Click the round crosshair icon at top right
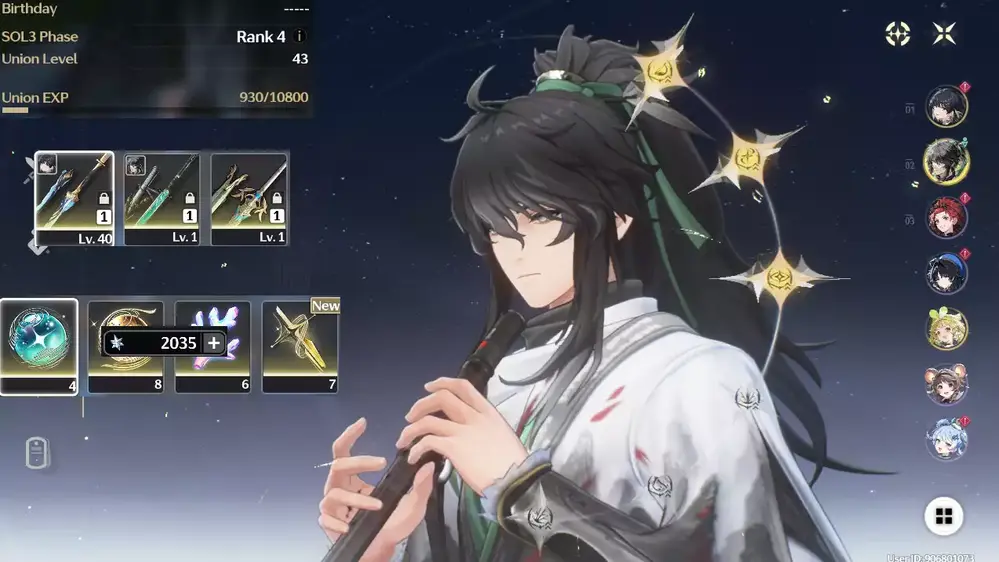 898,34
